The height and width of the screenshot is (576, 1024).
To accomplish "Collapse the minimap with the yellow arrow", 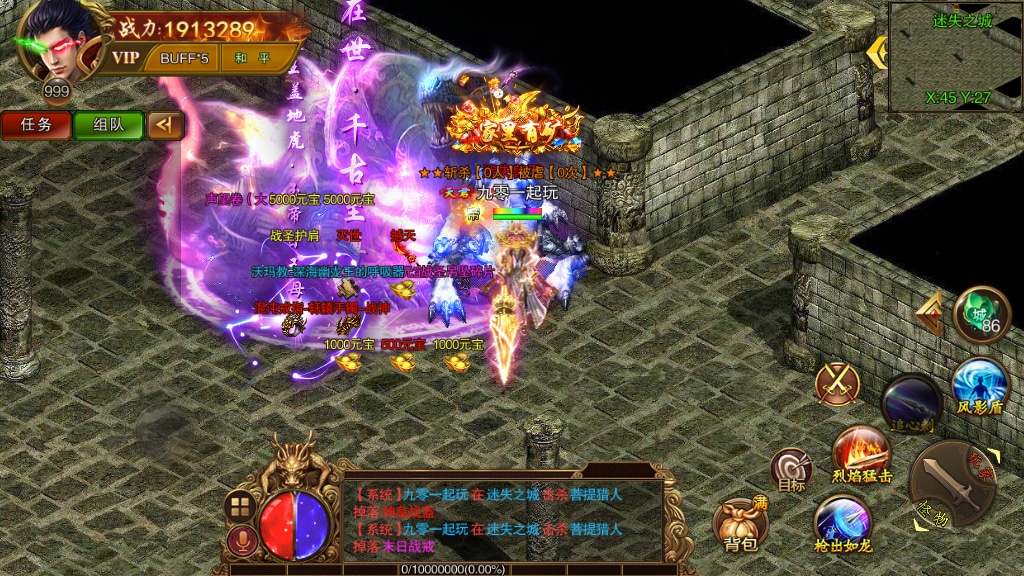I will click(x=877, y=52).
